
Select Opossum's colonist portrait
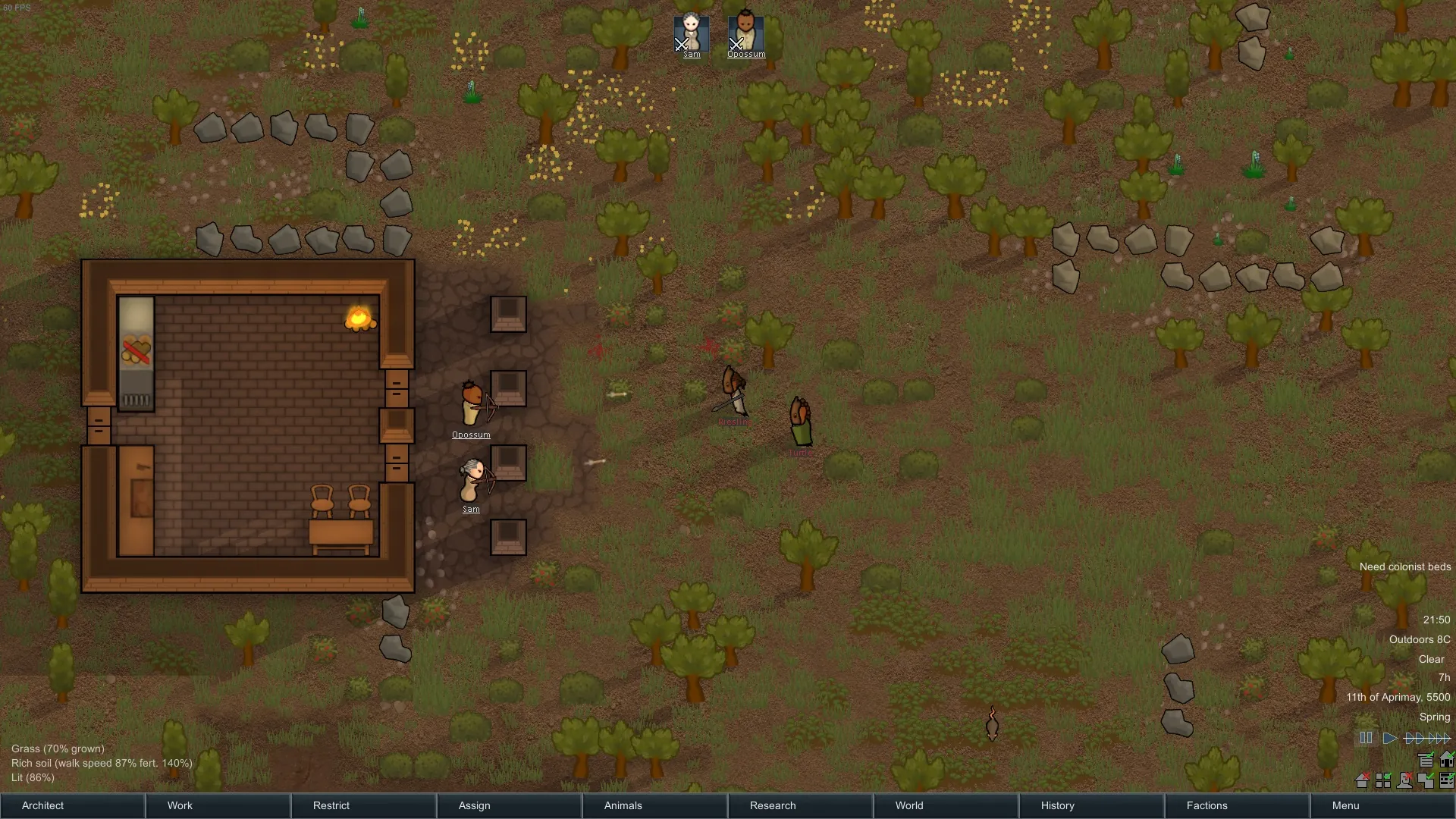[x=746, y=35]
